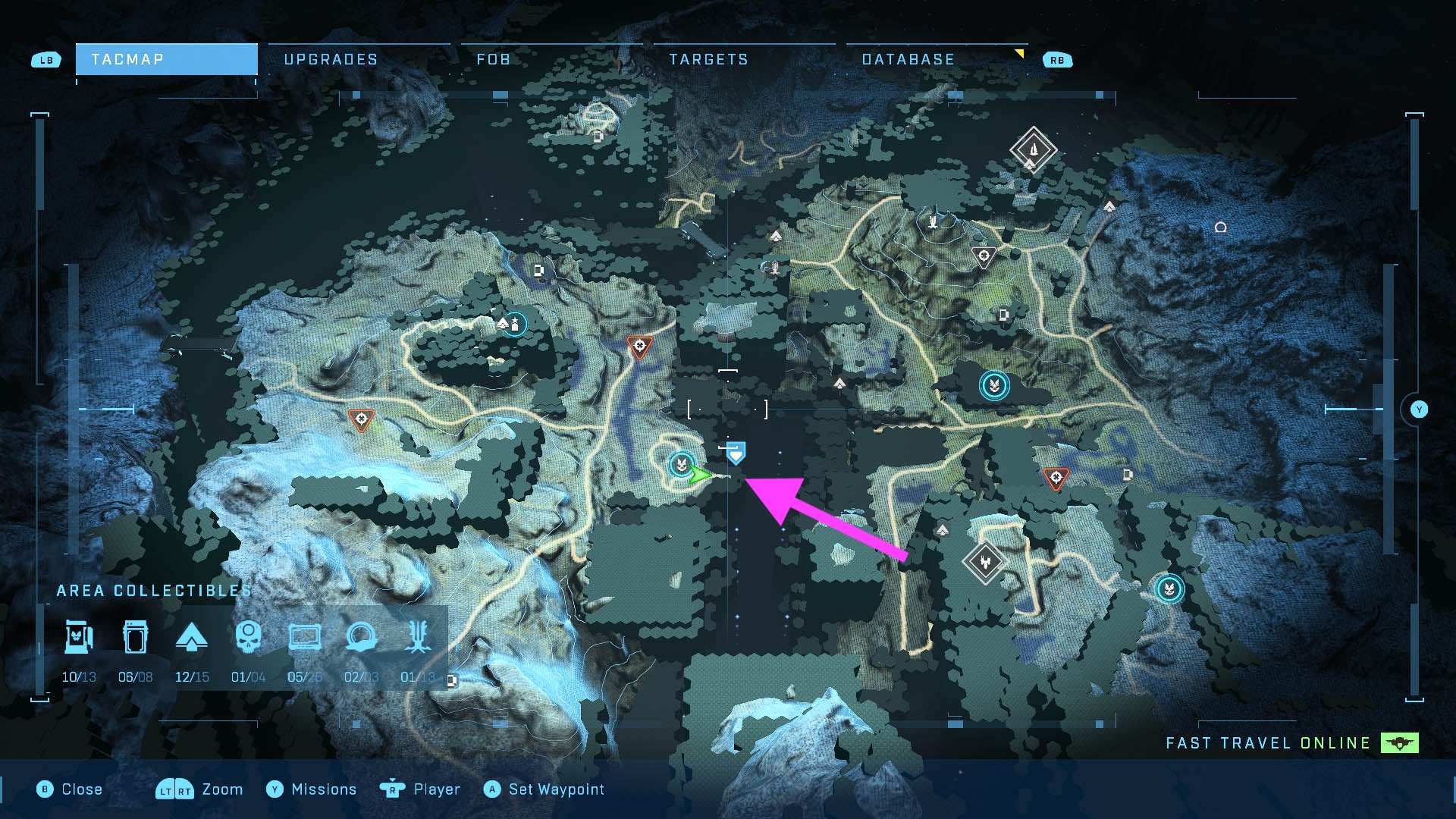Click the blue FOB shield marker beside pink arrow

point(734,452)
